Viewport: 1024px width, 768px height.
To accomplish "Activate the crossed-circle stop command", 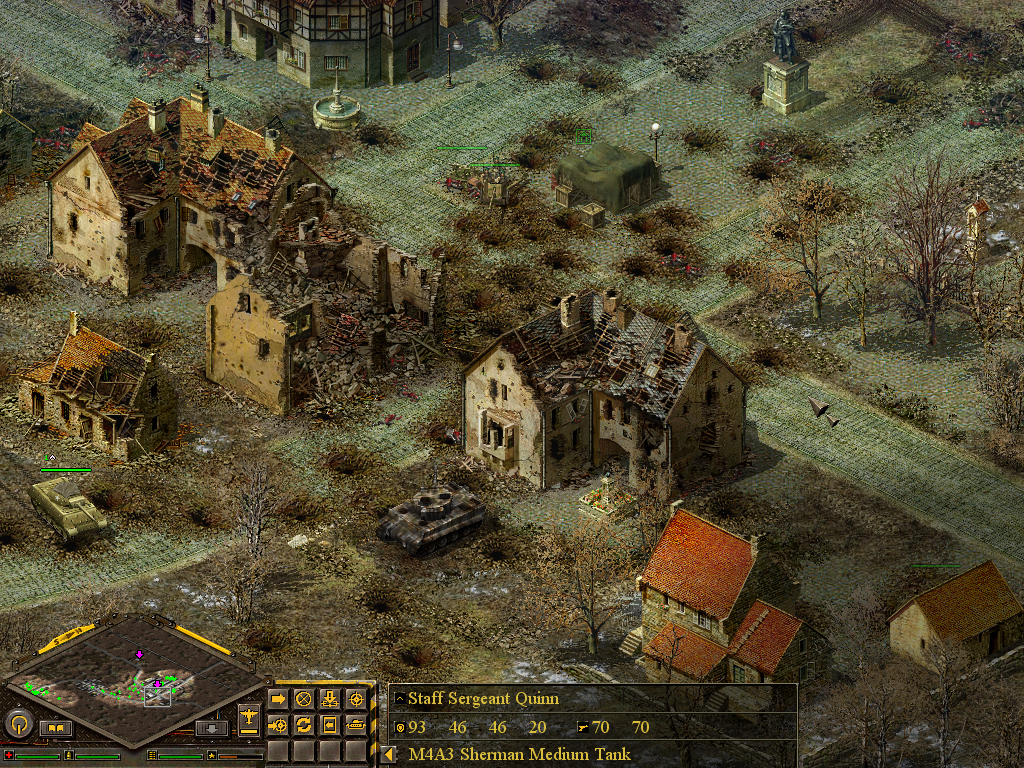I will (304, 699).
